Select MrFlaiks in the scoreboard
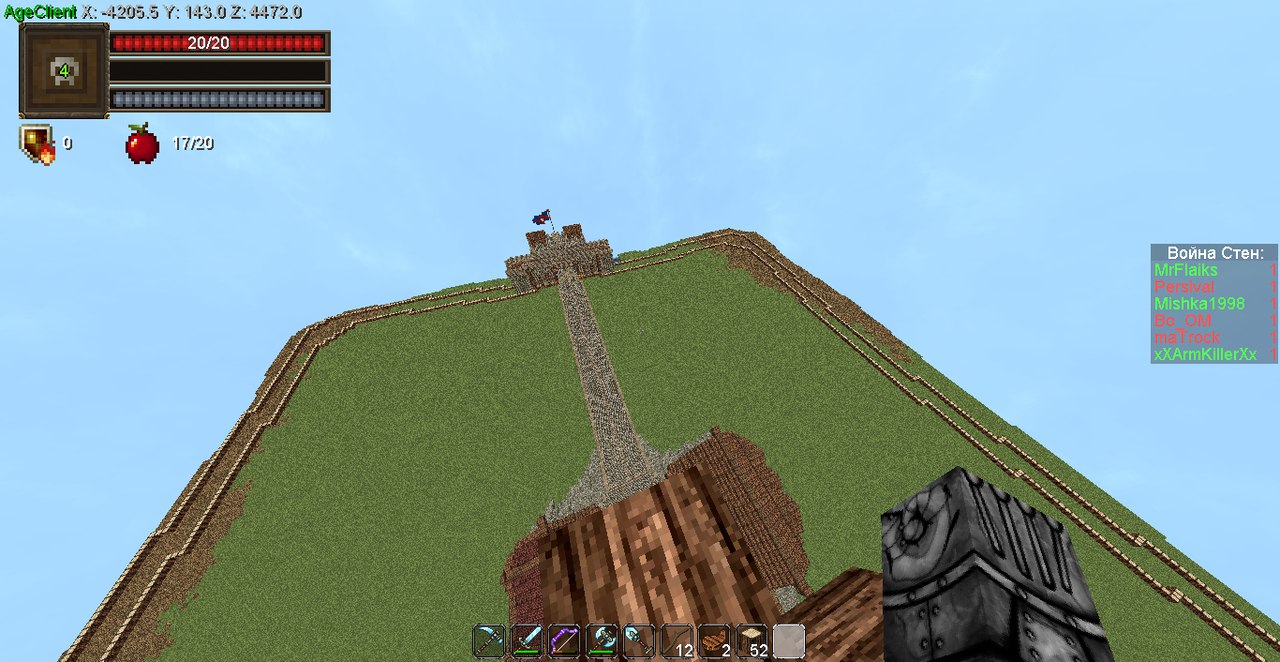Viewport: 1280px width, 662px height. coord(1186,270)
